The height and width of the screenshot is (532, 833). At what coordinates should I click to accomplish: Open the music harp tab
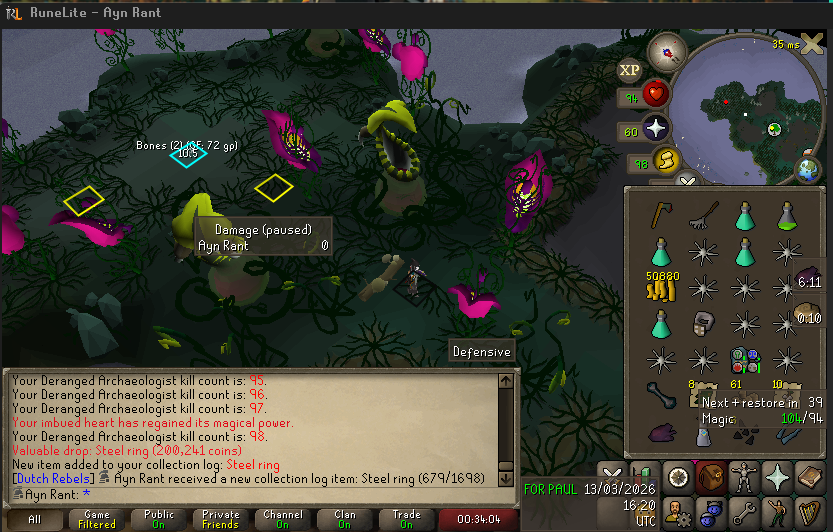[809, 513]
